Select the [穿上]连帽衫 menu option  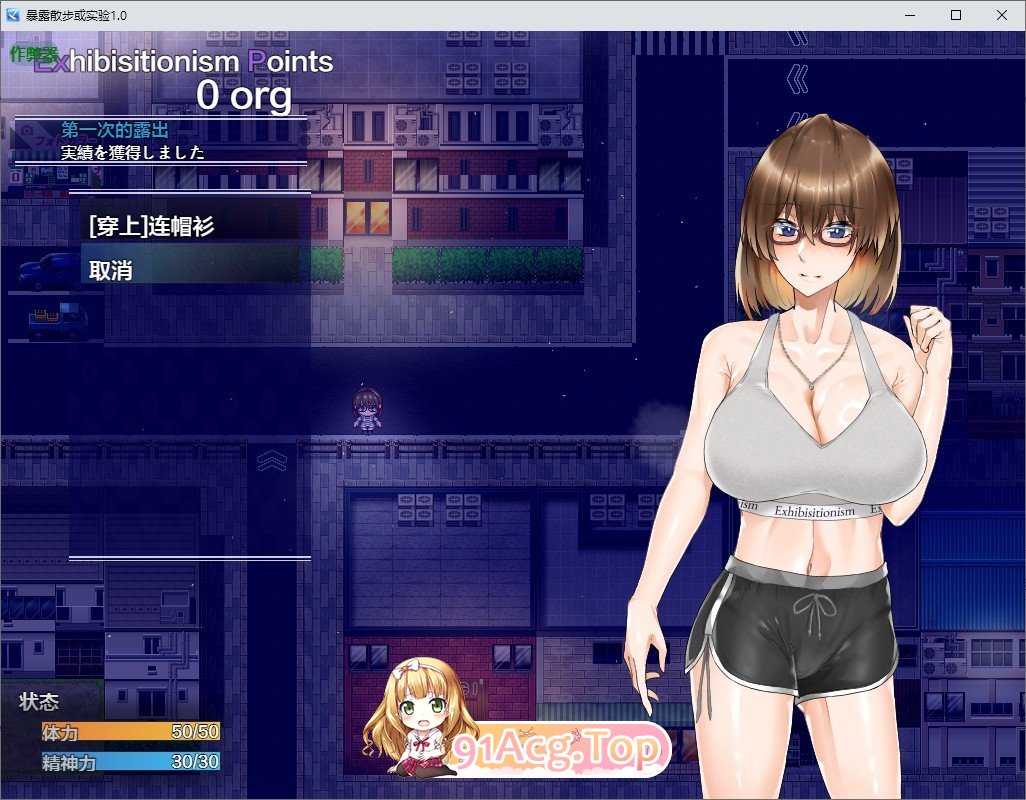coord(152,227)
